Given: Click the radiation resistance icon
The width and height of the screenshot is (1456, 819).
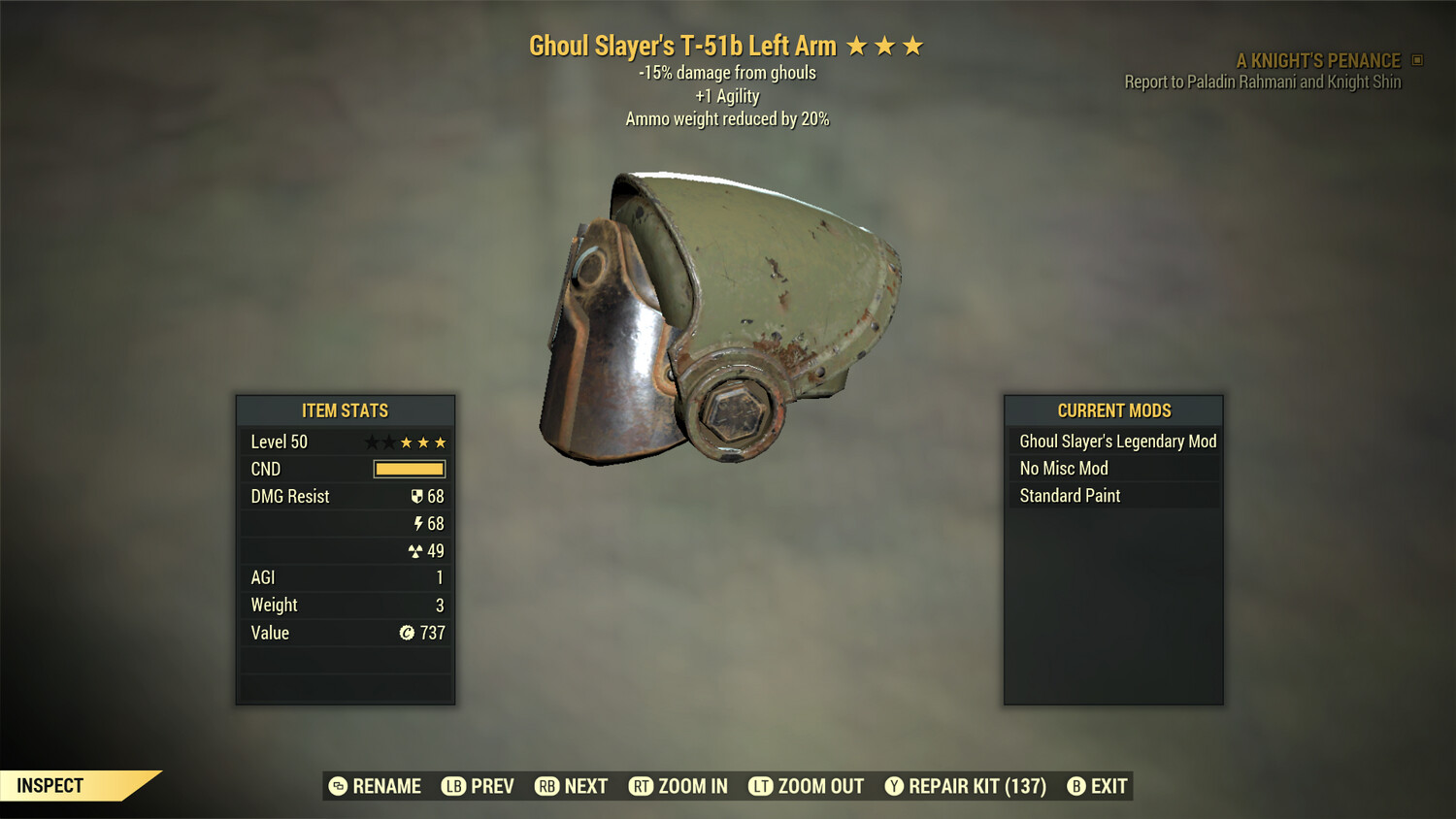Looking at the screenshot, I should click(x=418, y=550).
